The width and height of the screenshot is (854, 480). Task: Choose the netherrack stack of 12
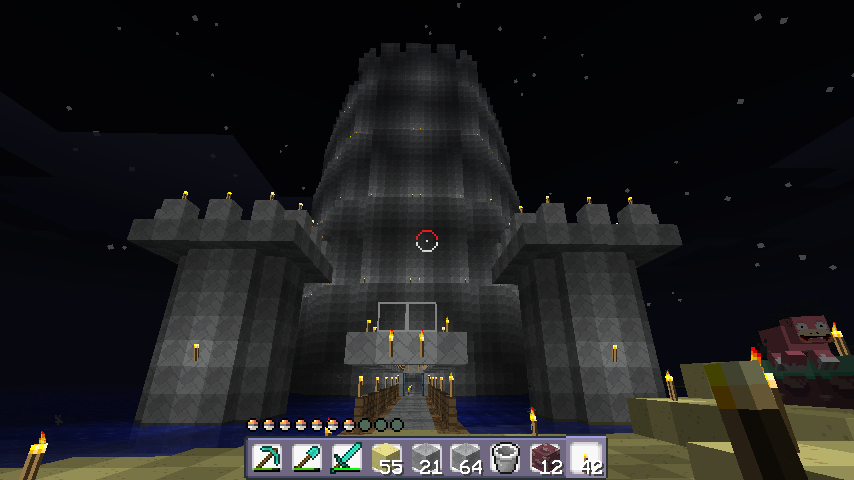(x=547, y=458)
